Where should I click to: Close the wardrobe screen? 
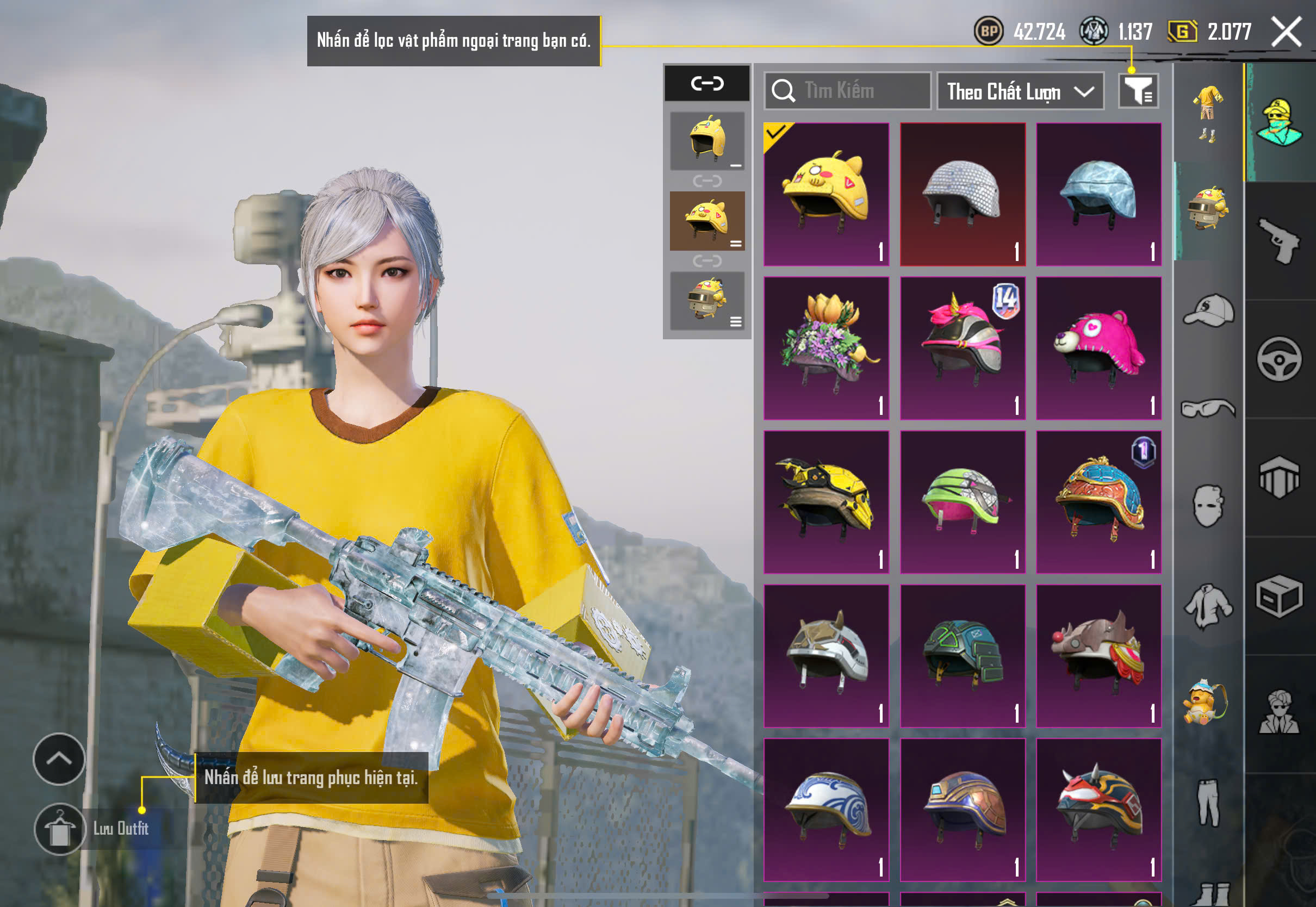[x=1286, y=32]
